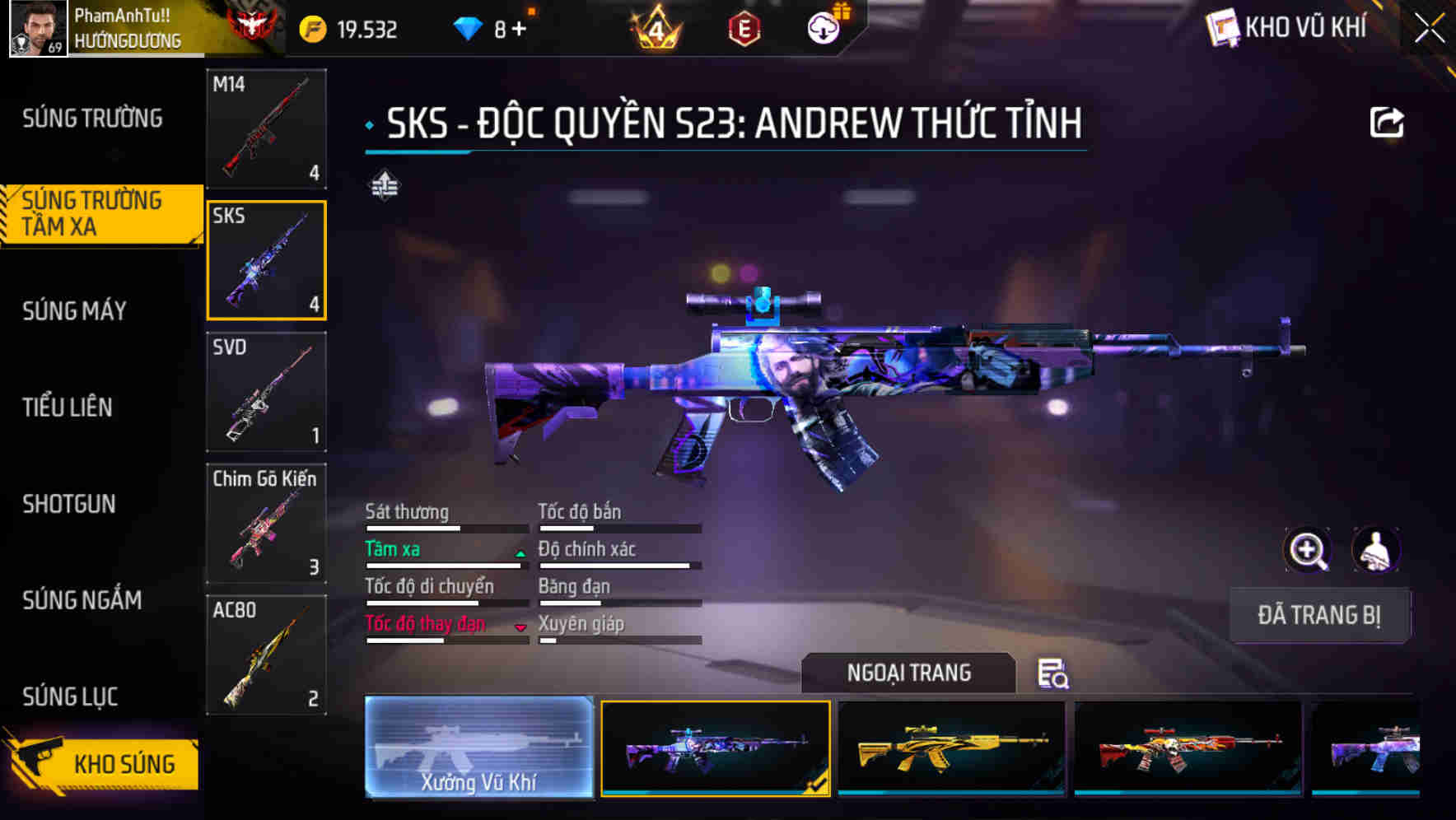Expand the Tầm xa stat indicator
Image resolution: width=1456 pixels, height=820 pixels.
[x=520, y=552]
